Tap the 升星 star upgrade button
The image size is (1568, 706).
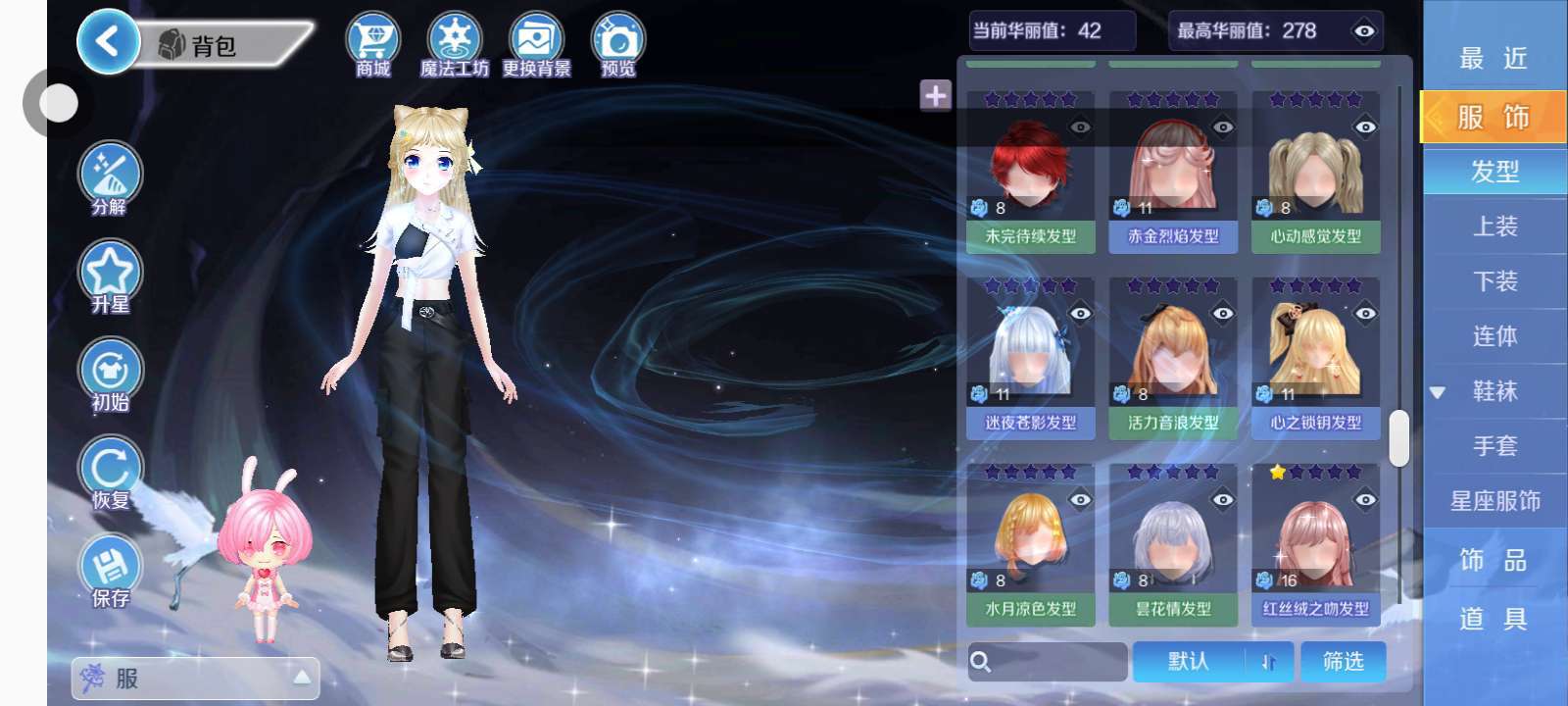pyautogui.click(x=110, y=276)
